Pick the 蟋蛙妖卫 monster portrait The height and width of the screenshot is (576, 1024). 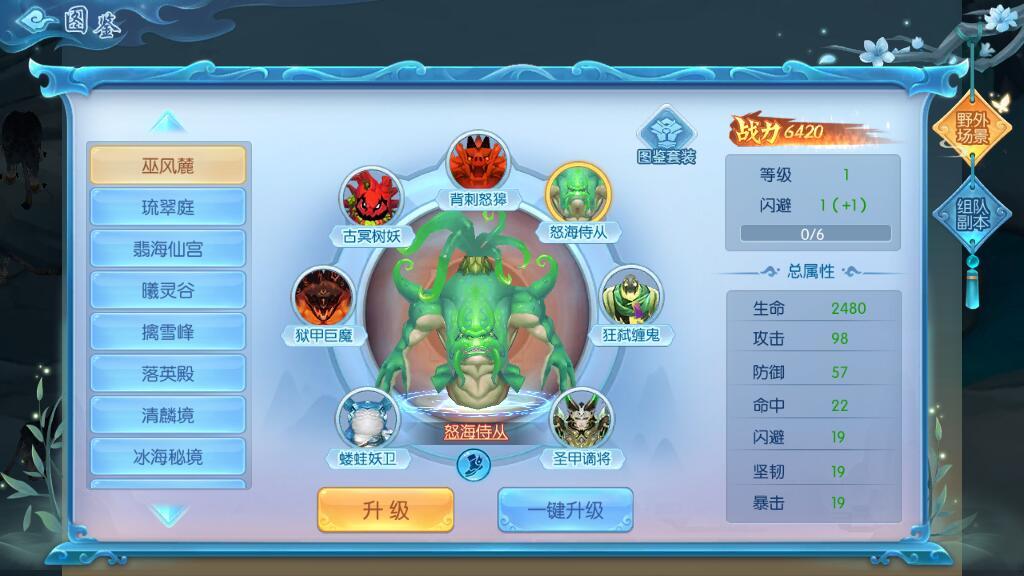click(367, 419)
